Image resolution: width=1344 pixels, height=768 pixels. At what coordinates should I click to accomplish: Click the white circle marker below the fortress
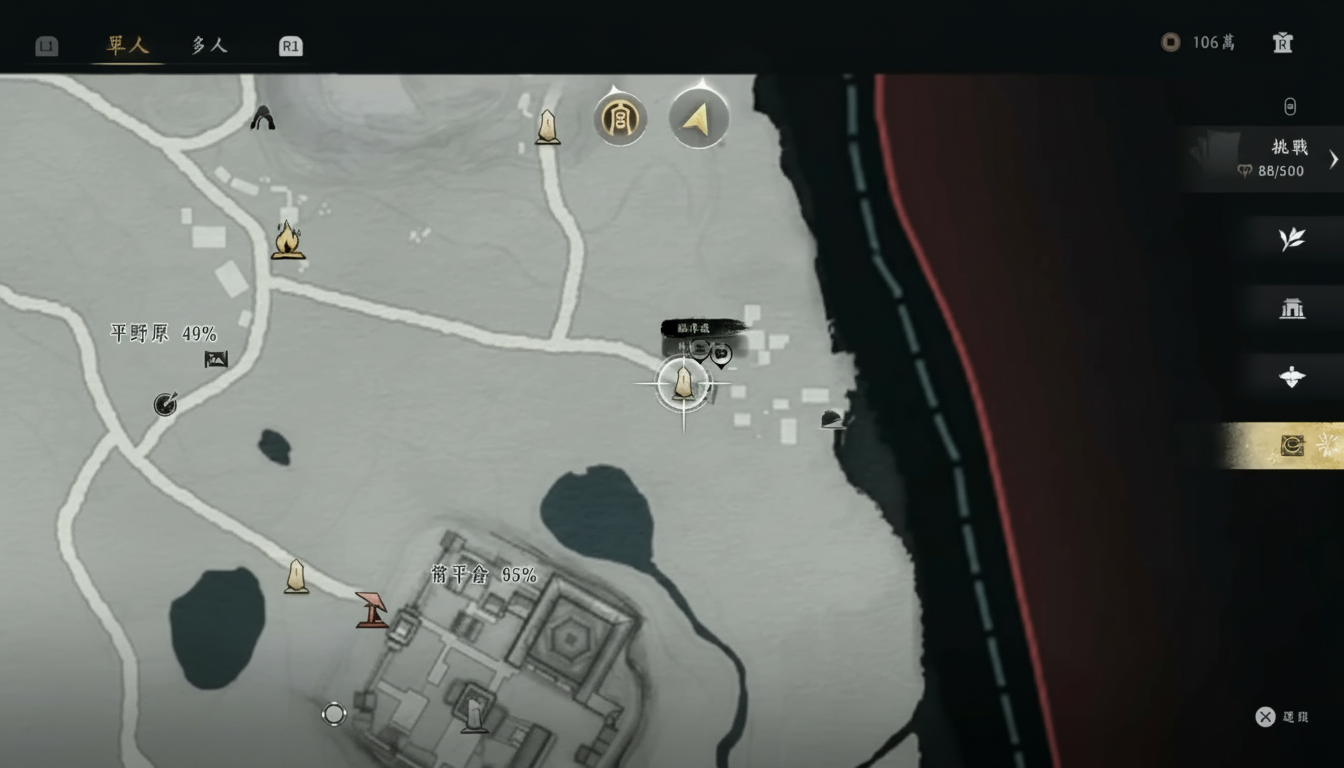[334, 715]
